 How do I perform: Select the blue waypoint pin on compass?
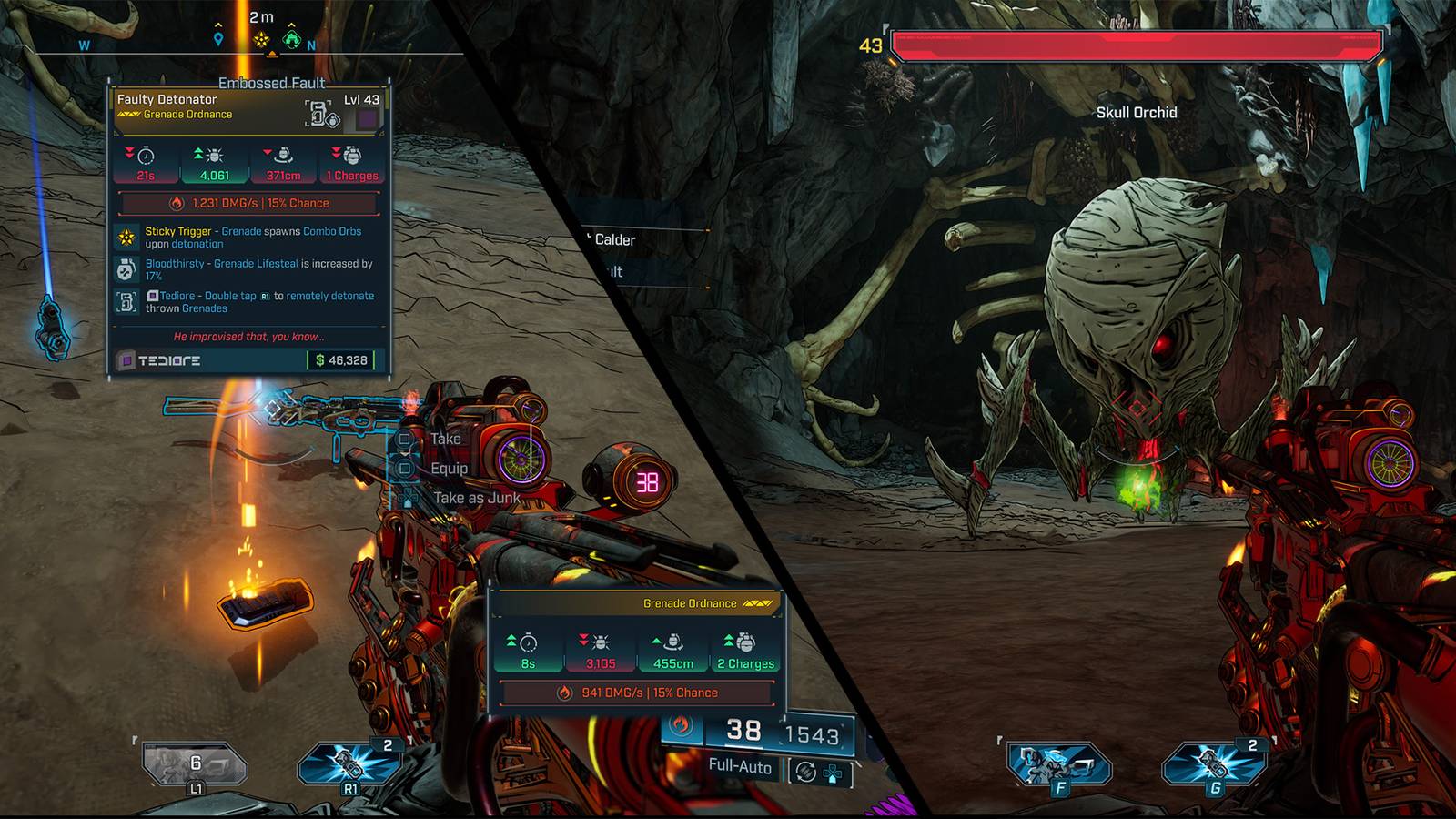tap(218, 39)
